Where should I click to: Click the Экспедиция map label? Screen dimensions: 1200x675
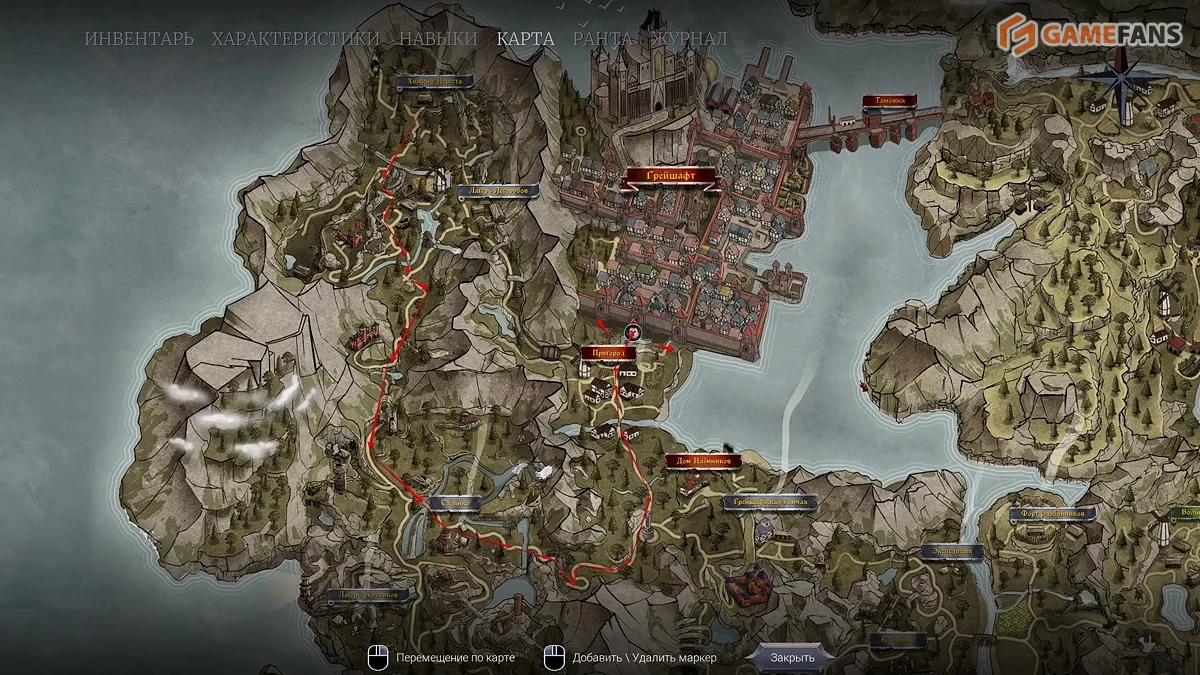(x=950, y=552)
